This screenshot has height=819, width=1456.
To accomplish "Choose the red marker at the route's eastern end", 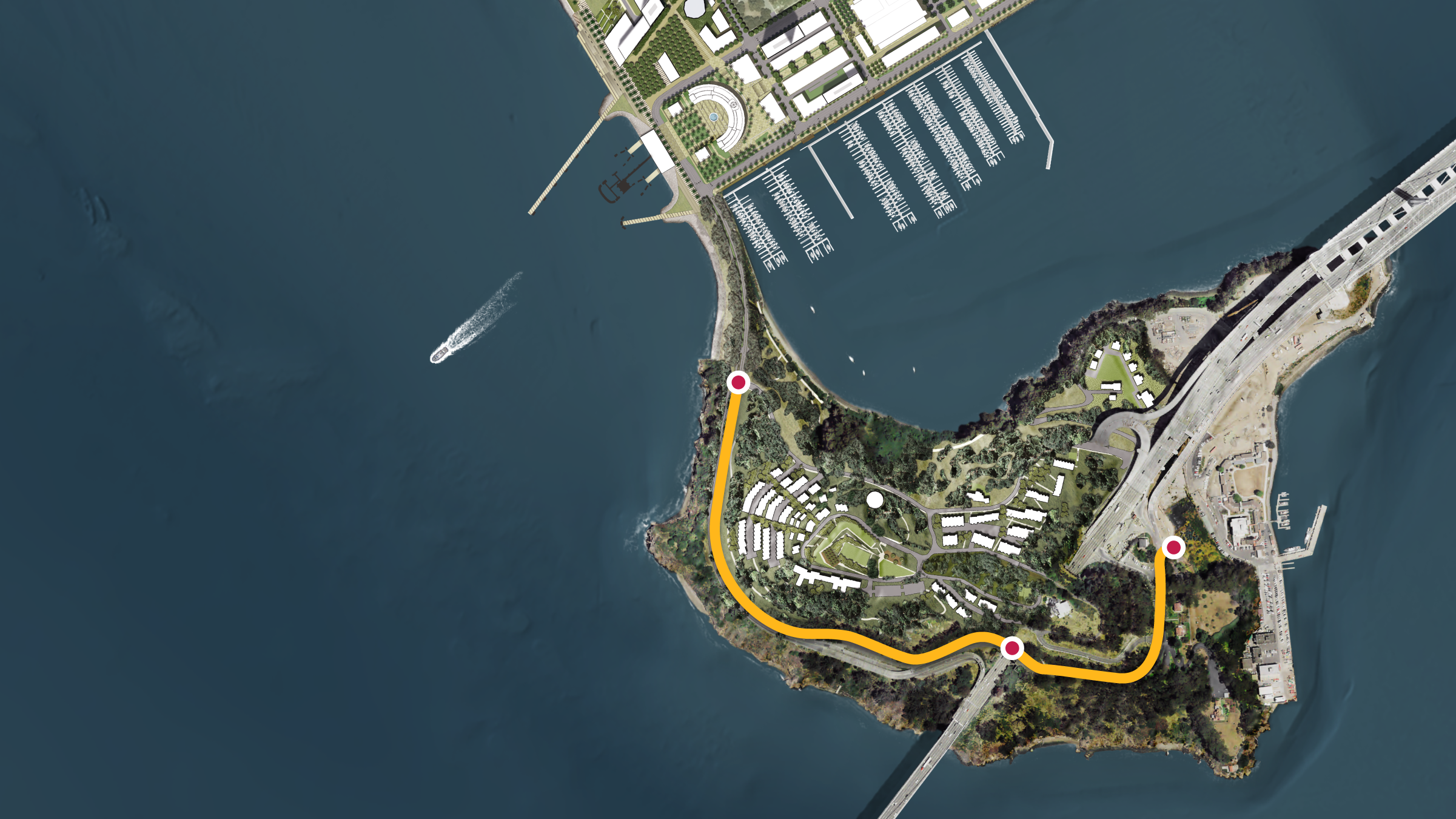I will [x=1173, y=547].
